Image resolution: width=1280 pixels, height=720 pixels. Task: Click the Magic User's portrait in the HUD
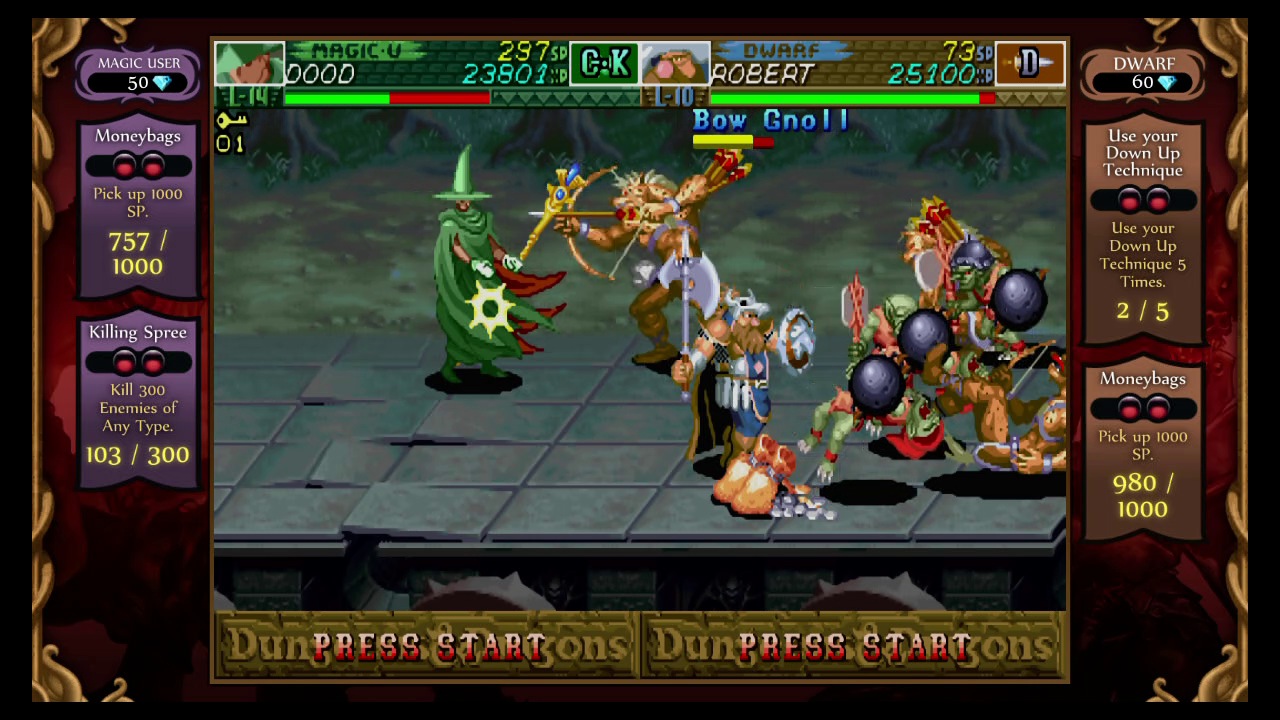(x=249, y=63)
